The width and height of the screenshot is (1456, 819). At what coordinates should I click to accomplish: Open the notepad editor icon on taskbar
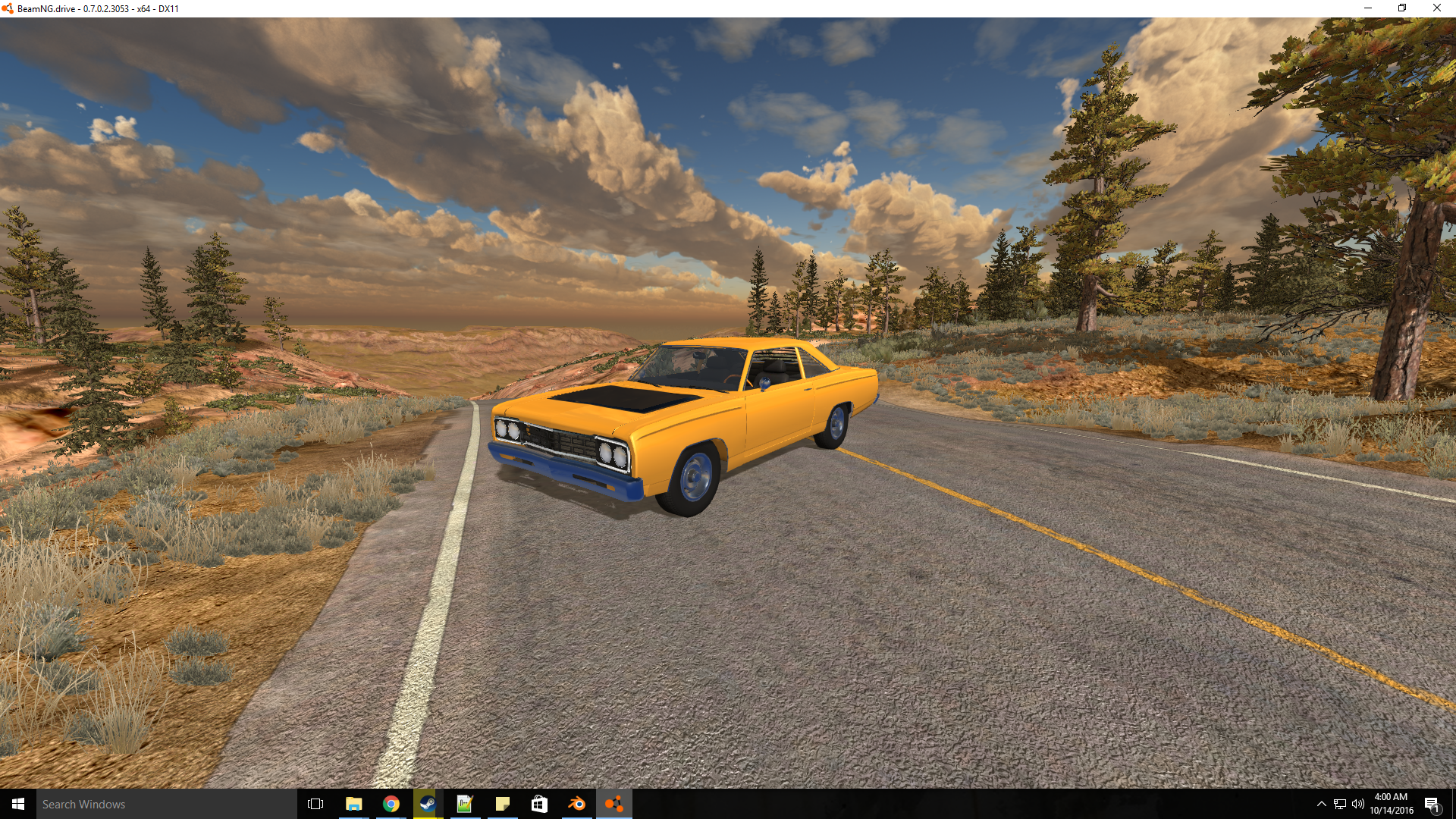coord(466,804)
